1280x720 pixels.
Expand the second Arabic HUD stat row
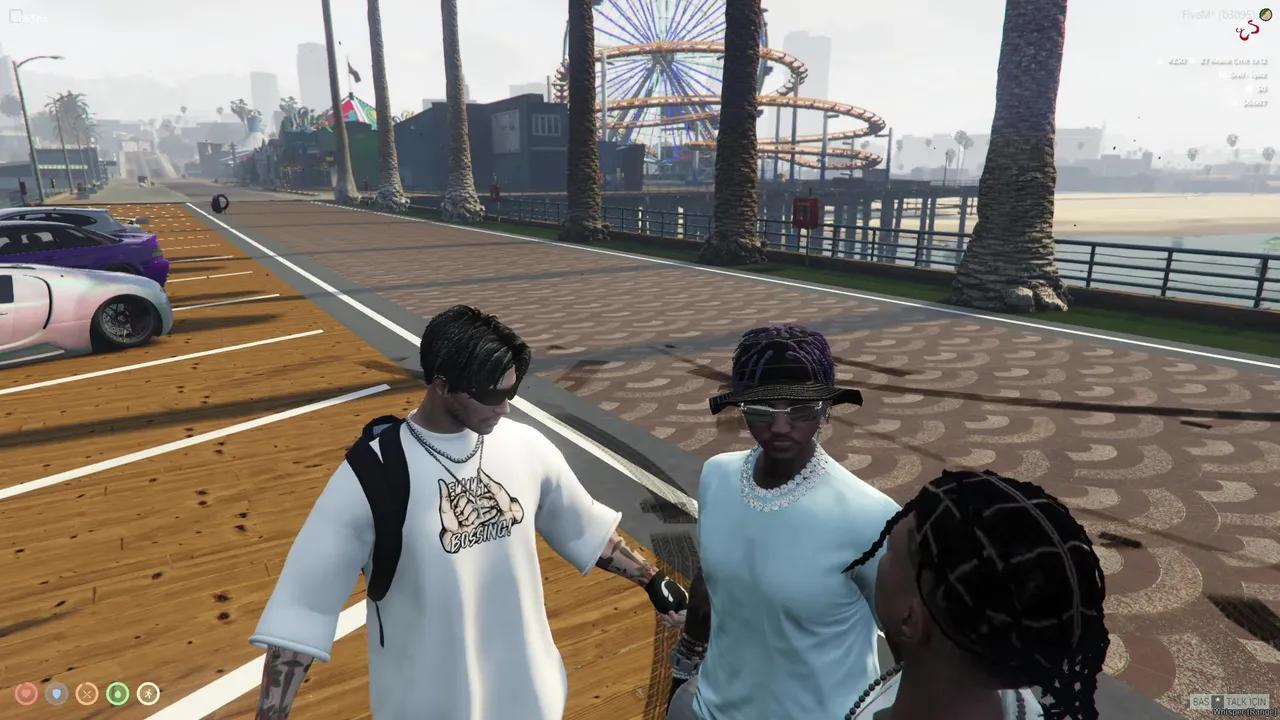pyautogui.click(x=1240, y=76)
